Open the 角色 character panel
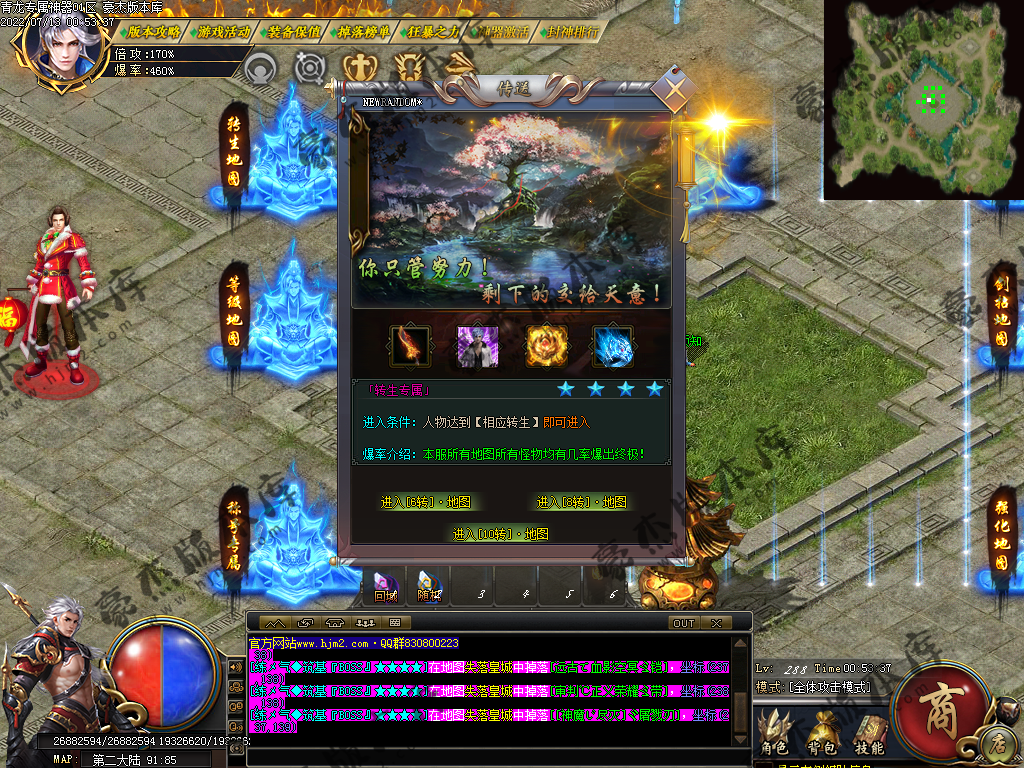 (x=774, y=734)
